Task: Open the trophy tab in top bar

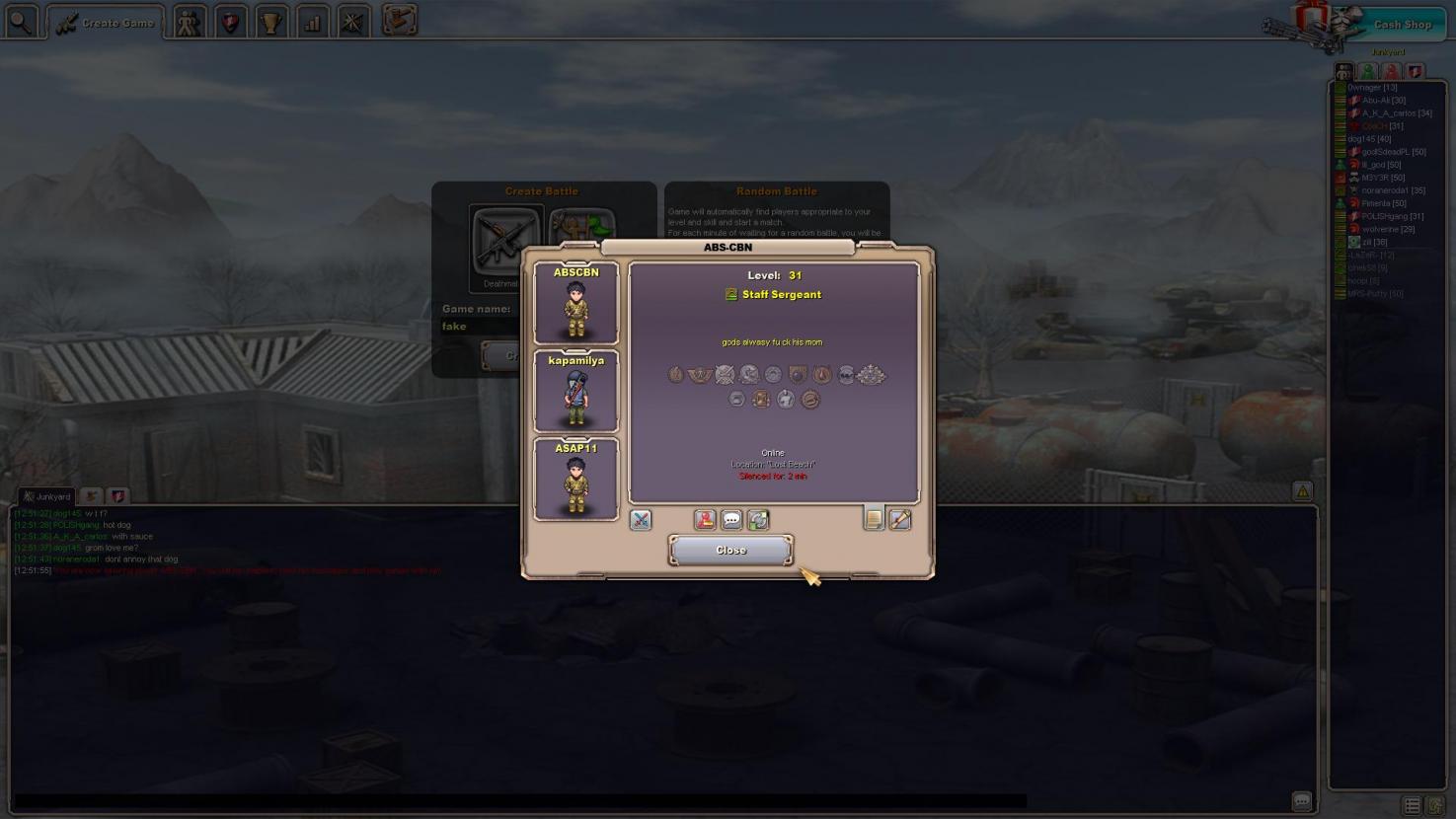Action: 270,22
